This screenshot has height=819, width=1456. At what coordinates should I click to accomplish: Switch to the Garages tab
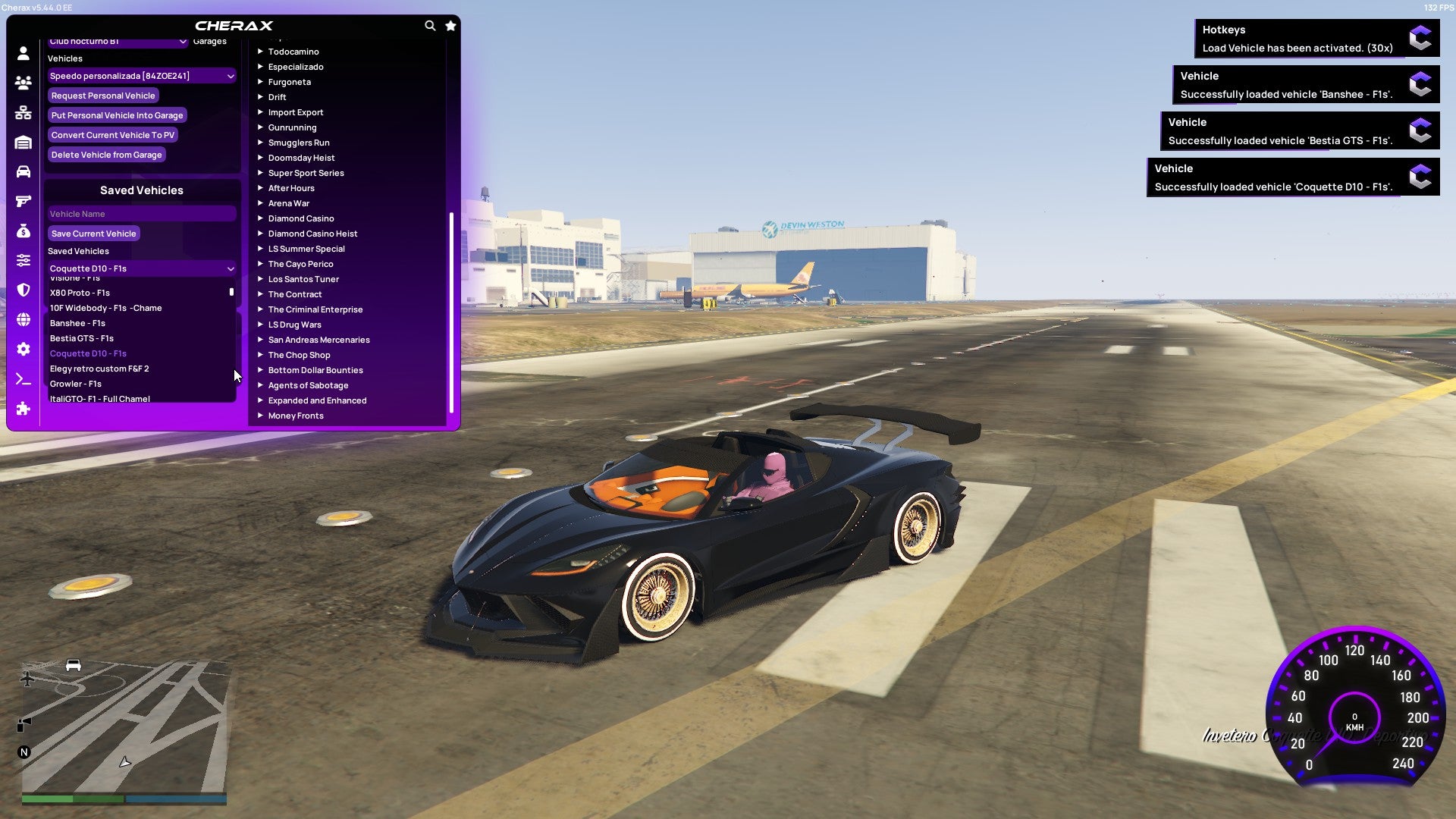point(210,41)
